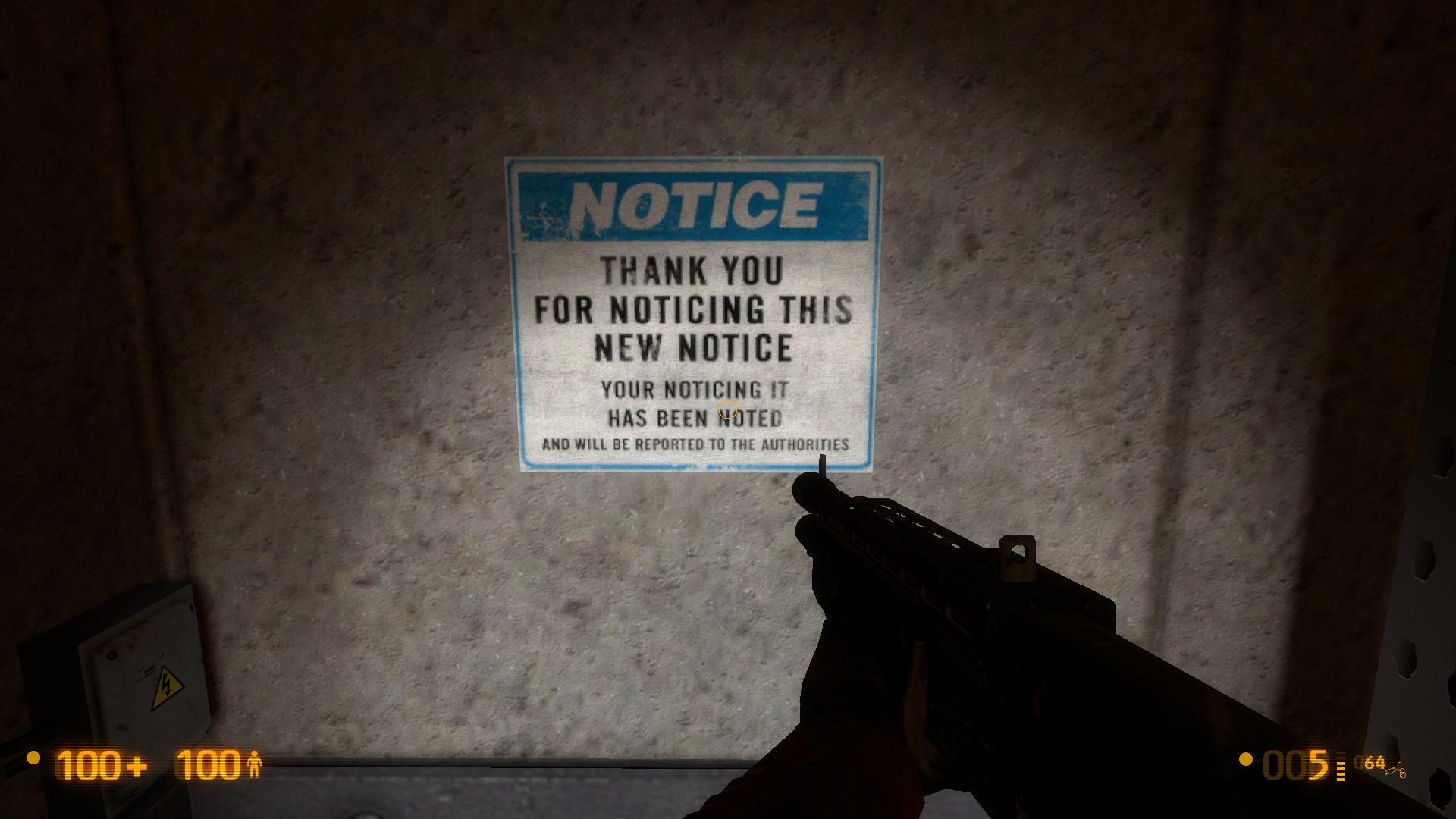Image resolution: width=1456 pixels, height=819 pixels.
Task: Select the NOTICE title on the sign
Action: click(696, 203)
